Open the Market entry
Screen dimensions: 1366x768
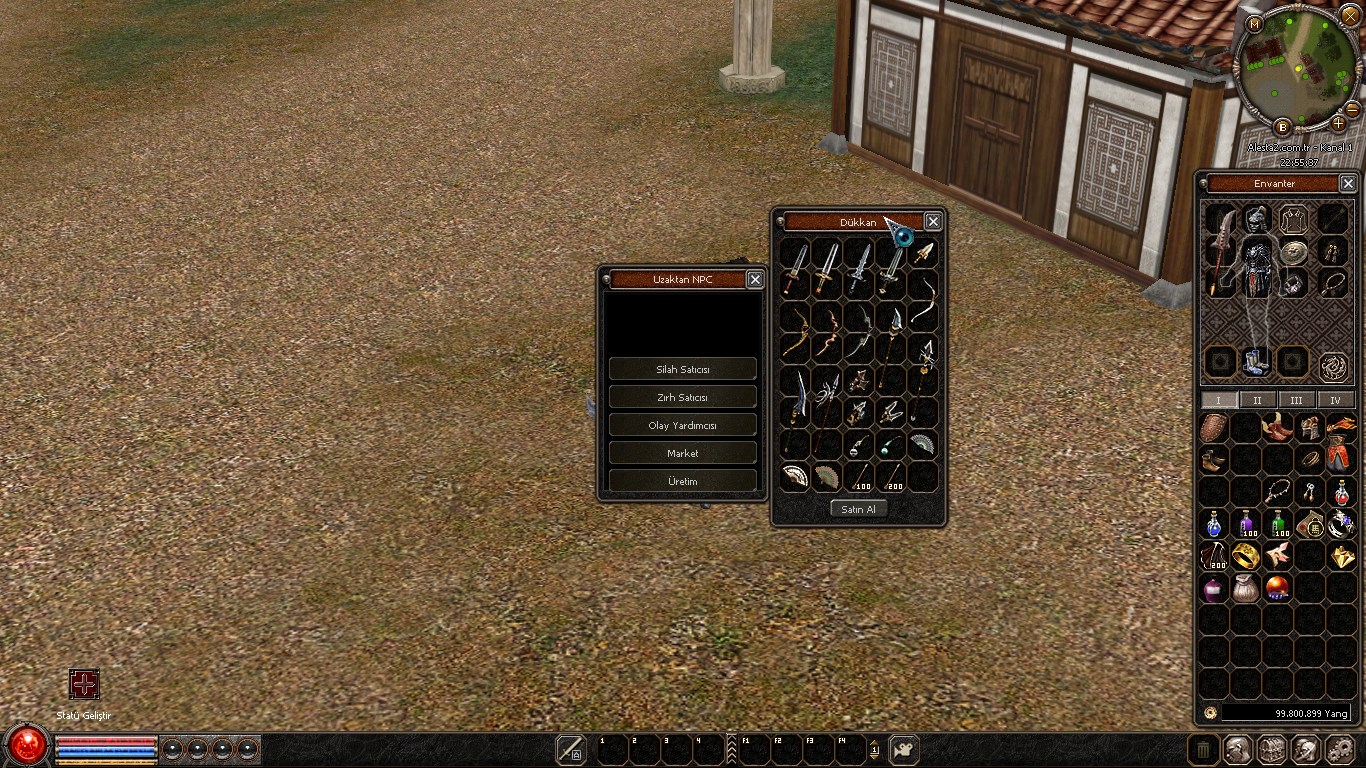click(682, 453)
